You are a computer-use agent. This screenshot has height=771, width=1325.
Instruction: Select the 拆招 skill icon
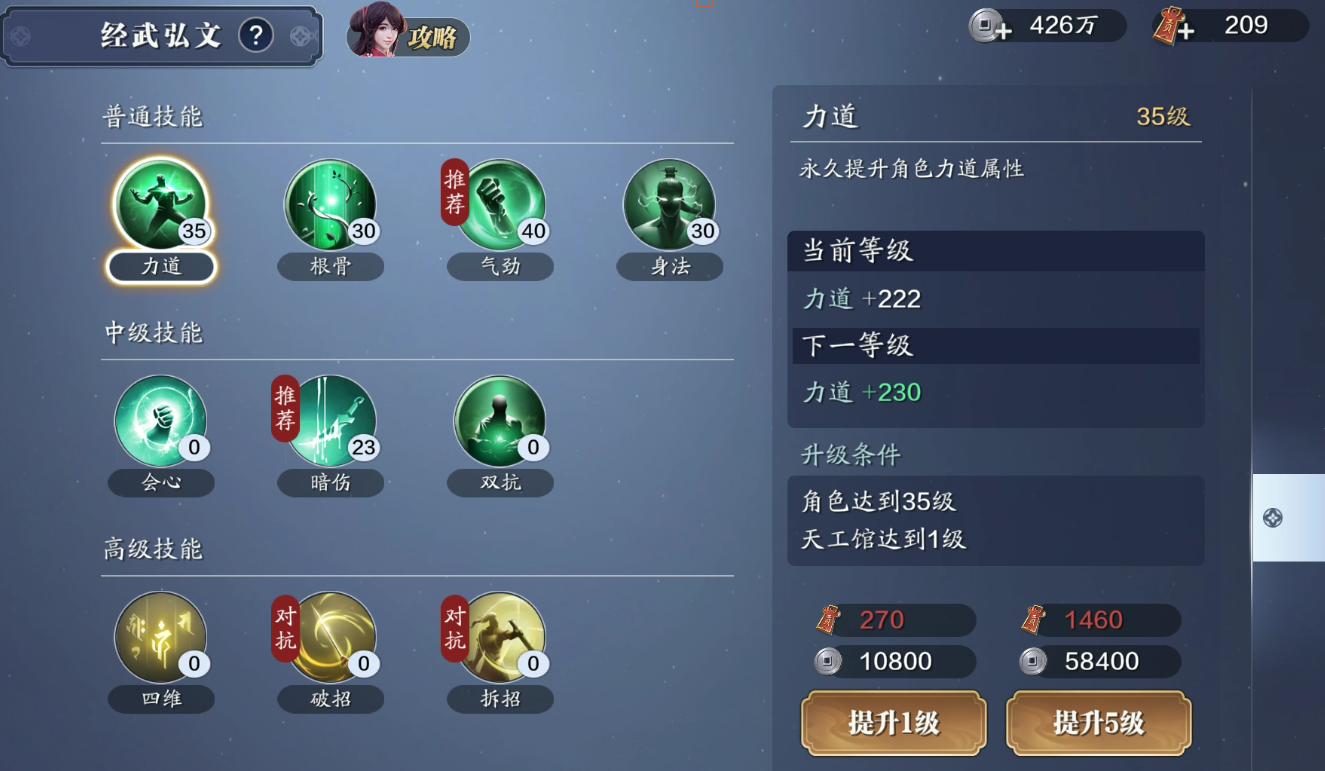click(500, 637)
